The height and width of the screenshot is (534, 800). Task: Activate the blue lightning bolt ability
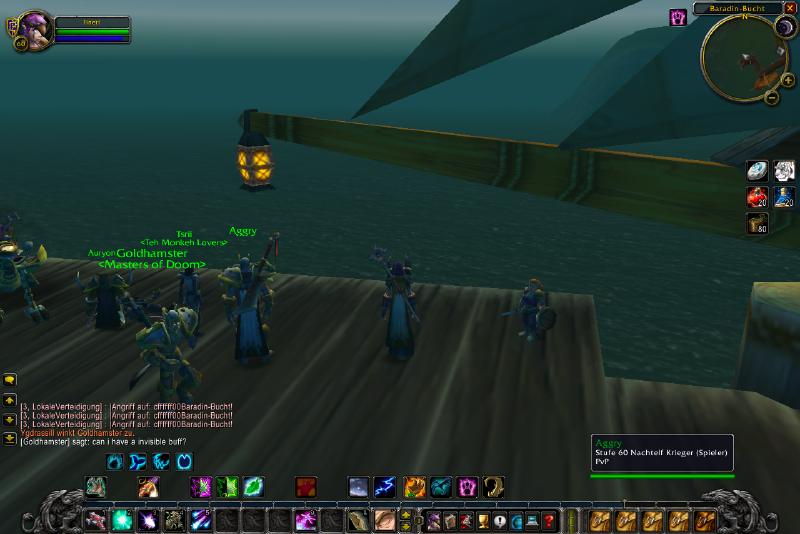(x=385, y=487)
